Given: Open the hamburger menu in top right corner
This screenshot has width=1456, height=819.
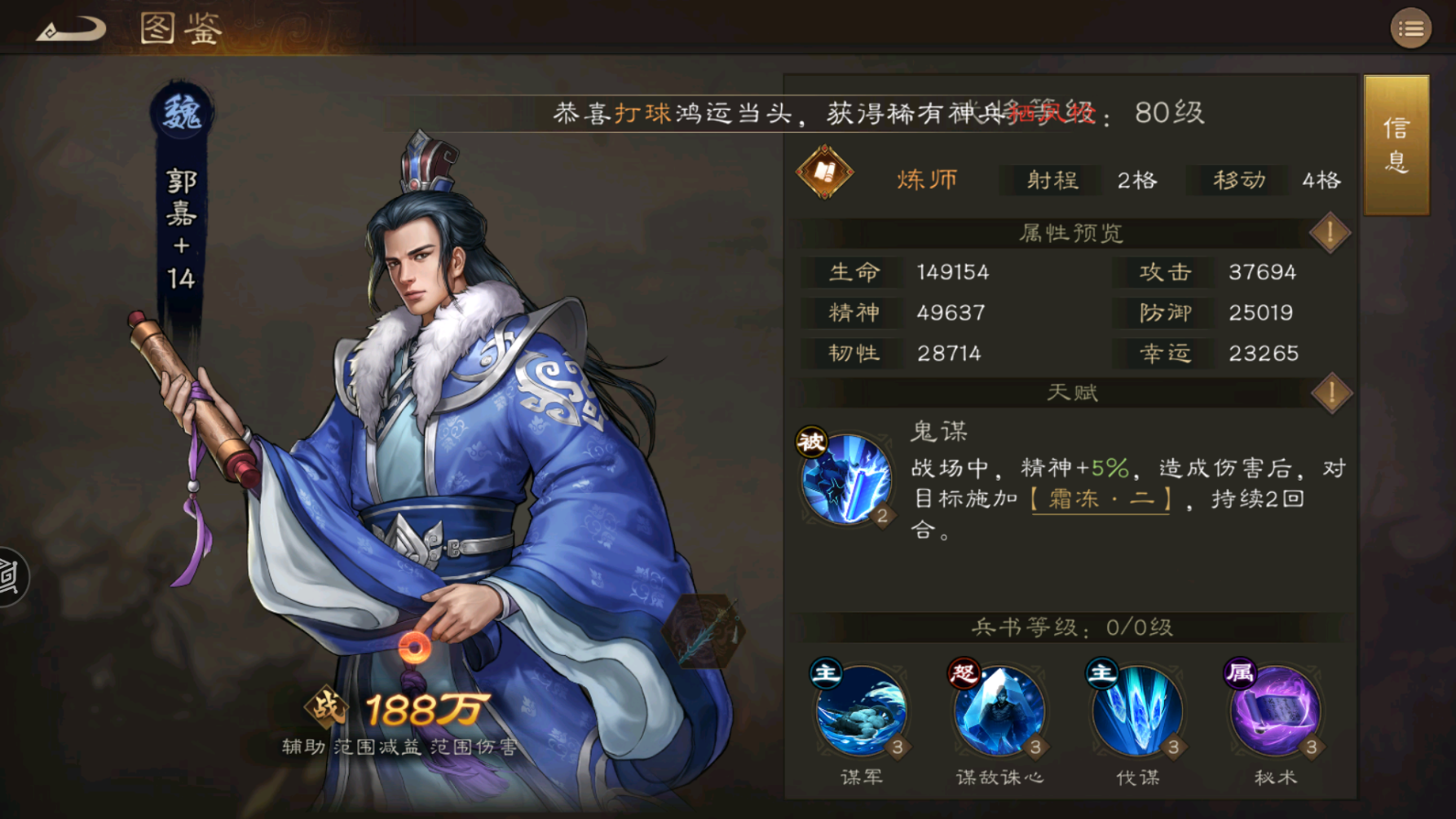Looking at the screenshot, I should click(x=1413, y=29).
